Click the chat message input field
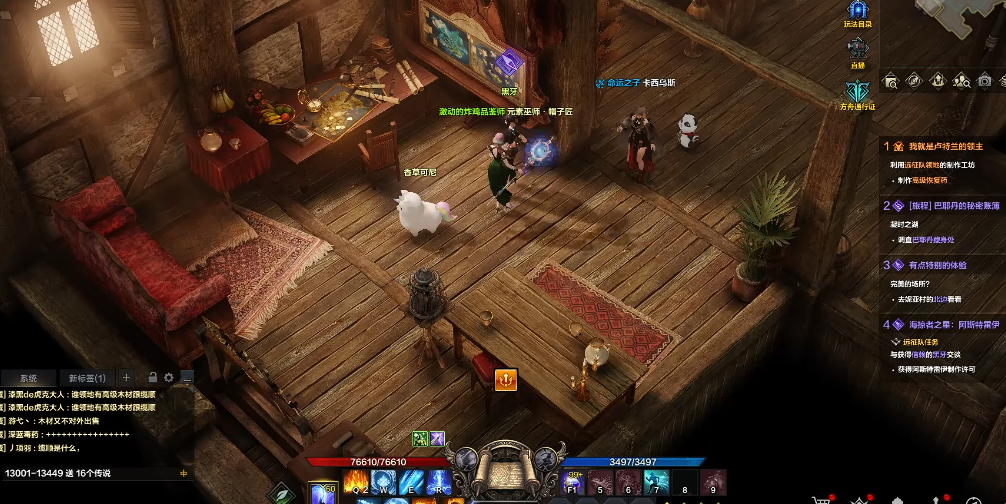Screen dimensions: 1006x504 tap(90, 473)
